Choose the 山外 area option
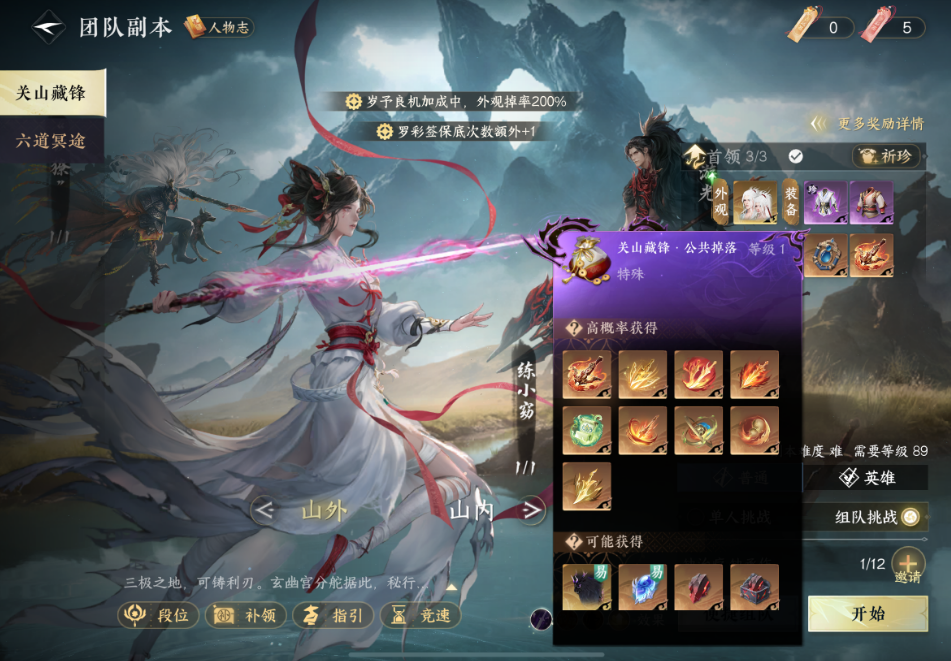 point(324,511)
